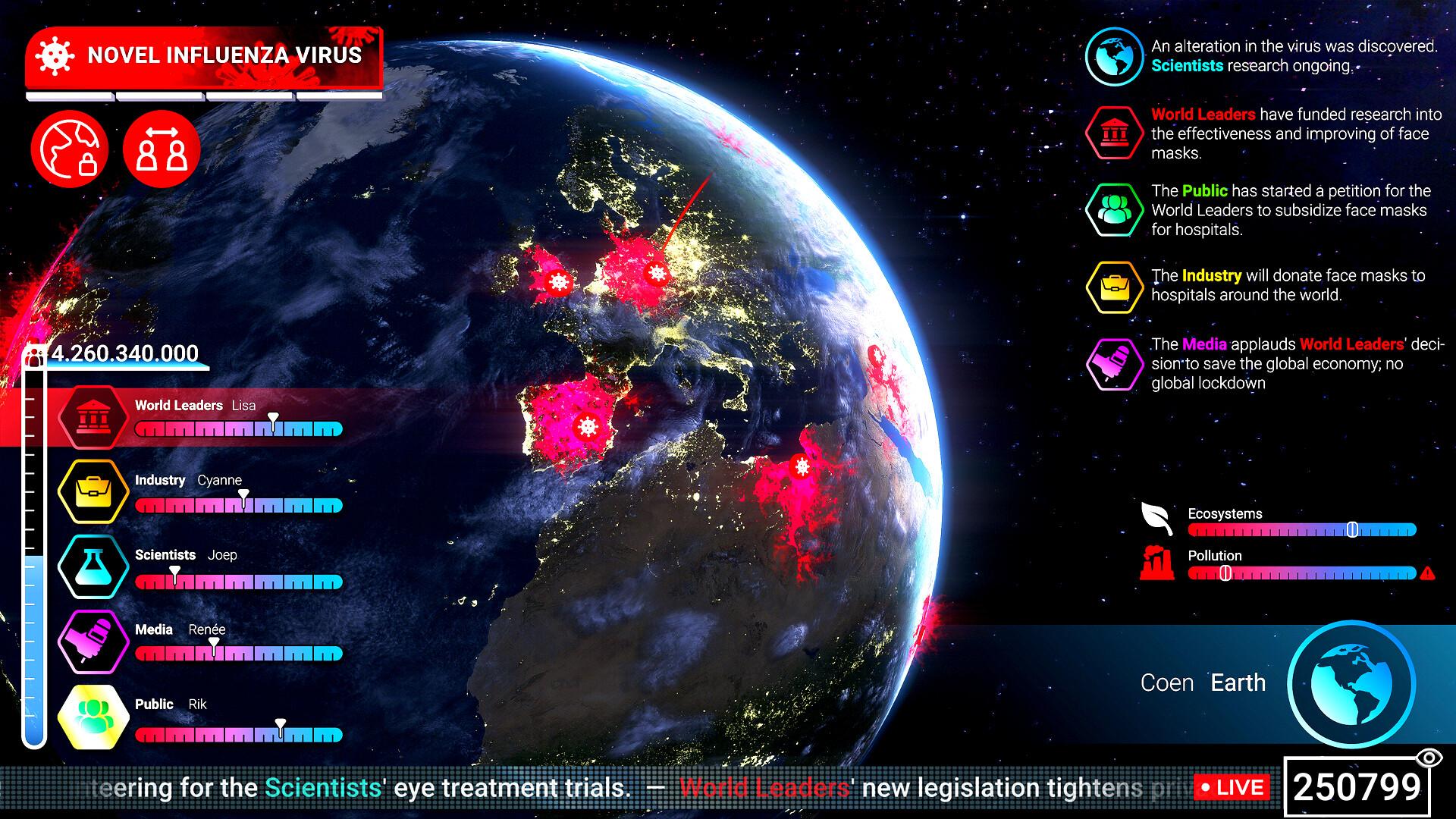The image size is (1456, 819).
Task: Select the Scientists flask icon
Action: click(93, 567)
